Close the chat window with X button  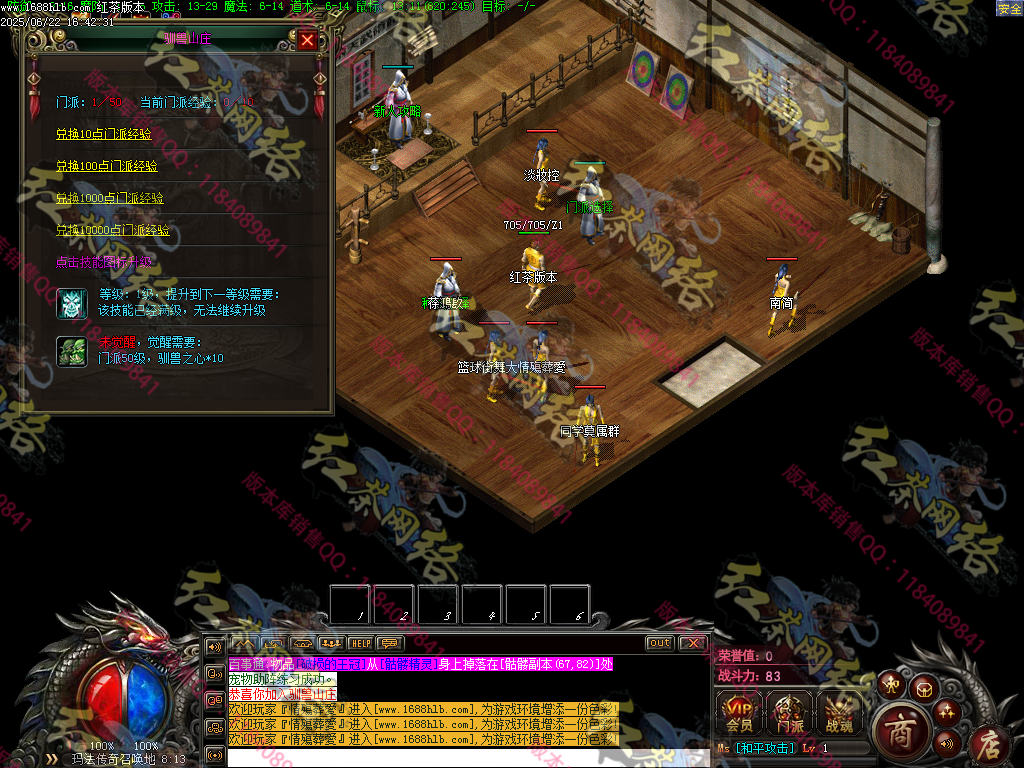(x=691, y=643)
